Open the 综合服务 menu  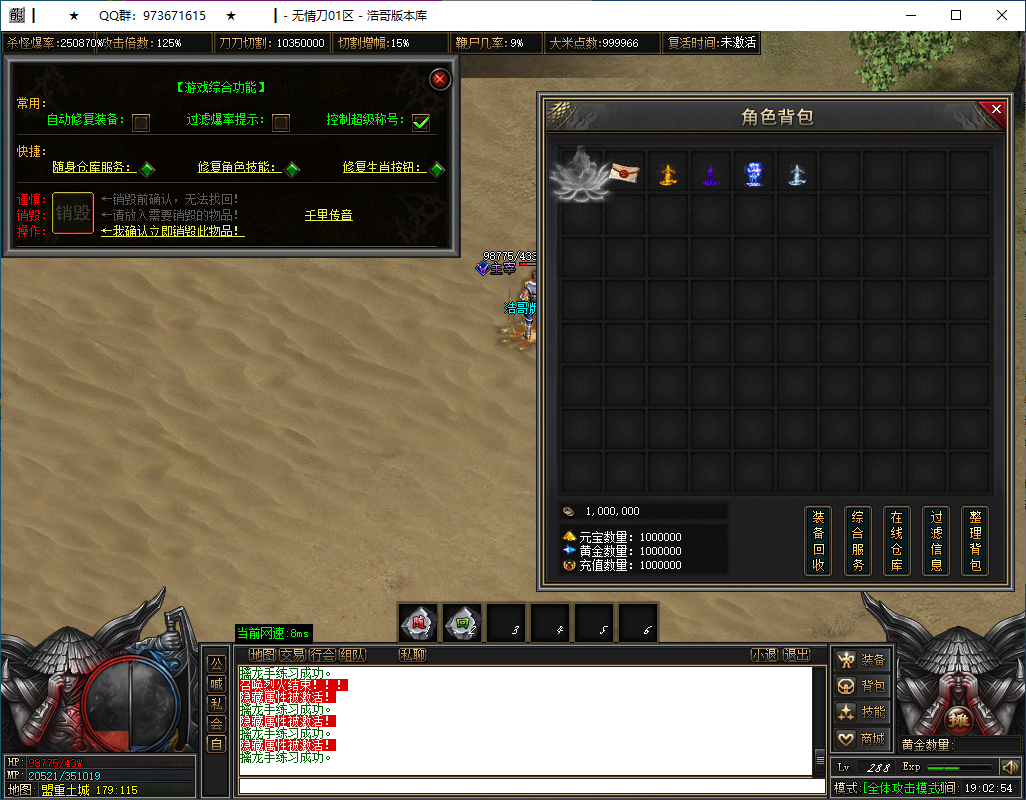coord(857,541)
